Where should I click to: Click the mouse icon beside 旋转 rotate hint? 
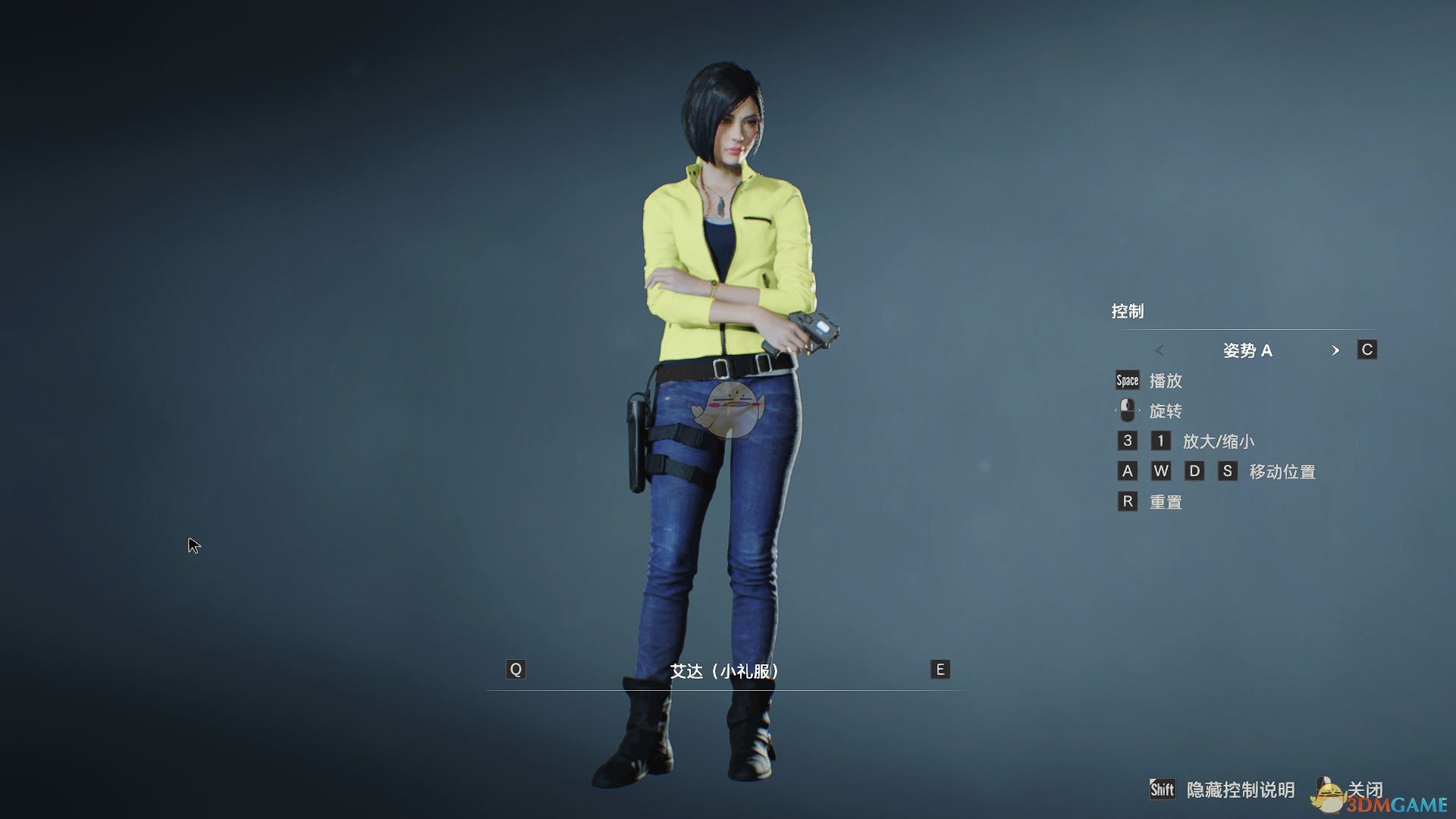point(1127,410)
